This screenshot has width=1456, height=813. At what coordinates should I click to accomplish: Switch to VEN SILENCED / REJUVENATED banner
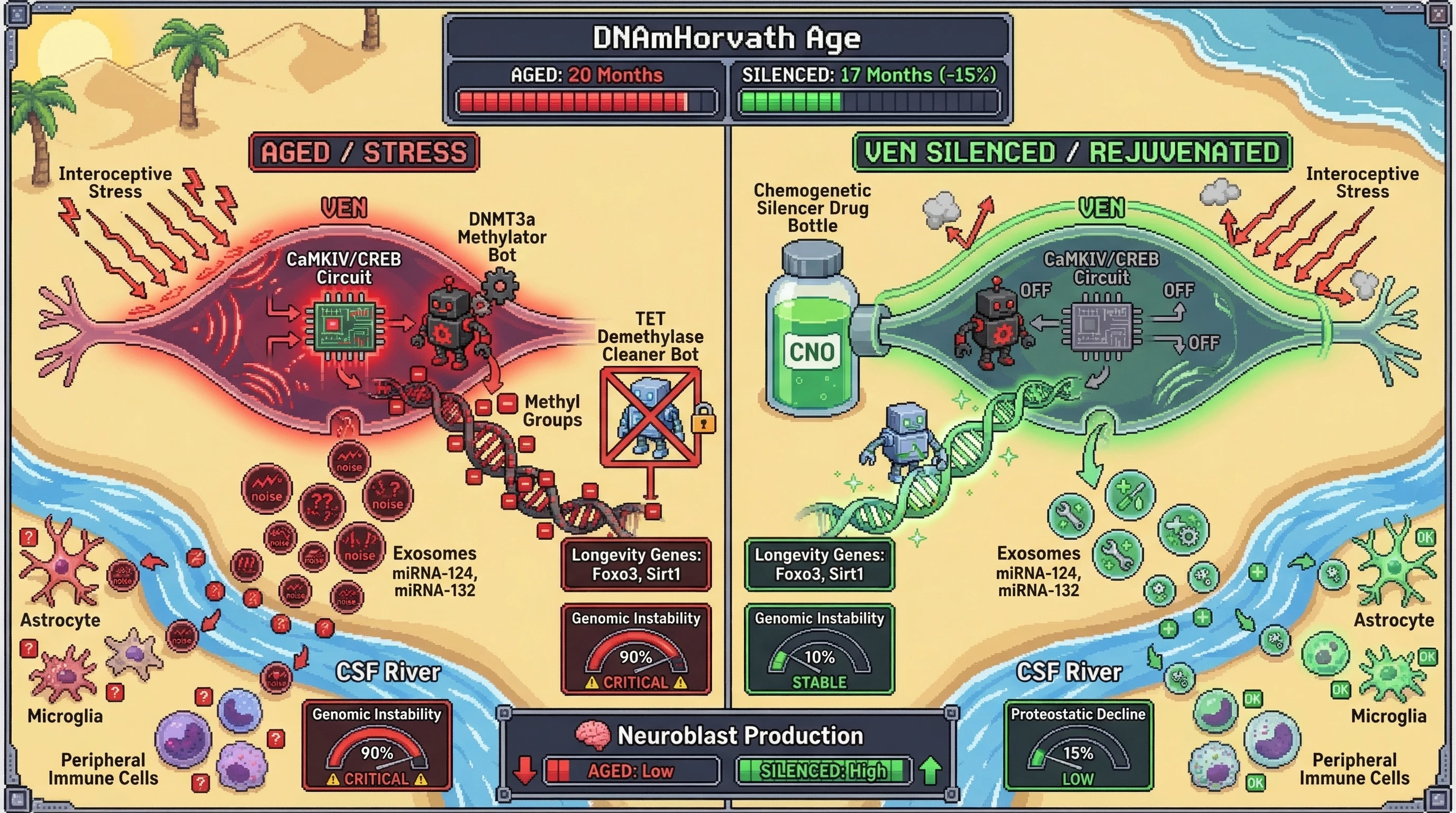[1072, 152]
